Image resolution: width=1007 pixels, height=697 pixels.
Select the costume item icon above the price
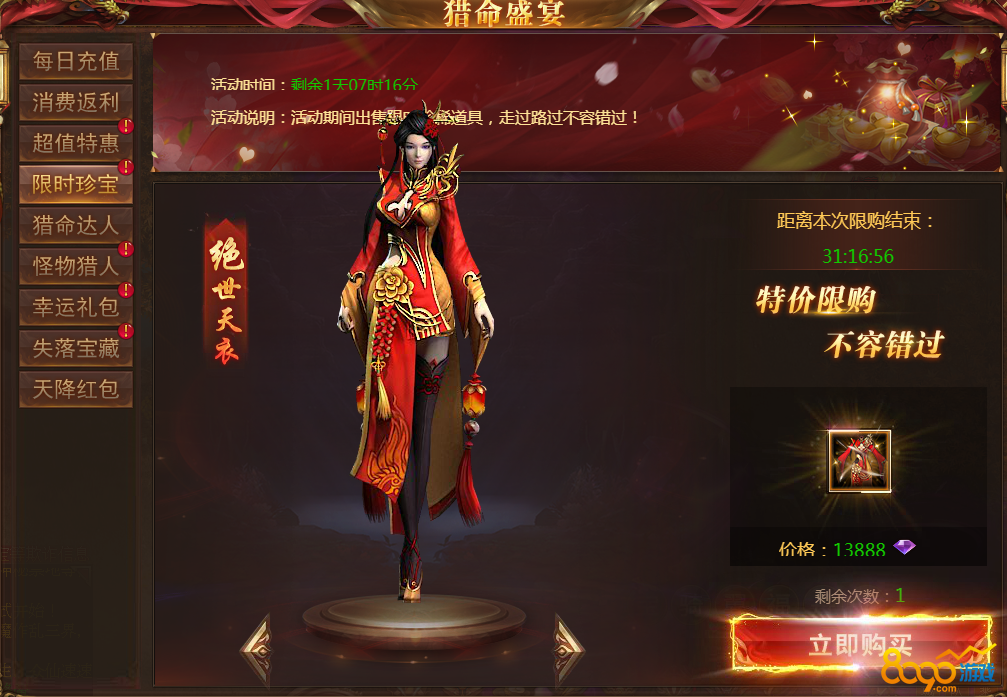(x=859, y=461)
